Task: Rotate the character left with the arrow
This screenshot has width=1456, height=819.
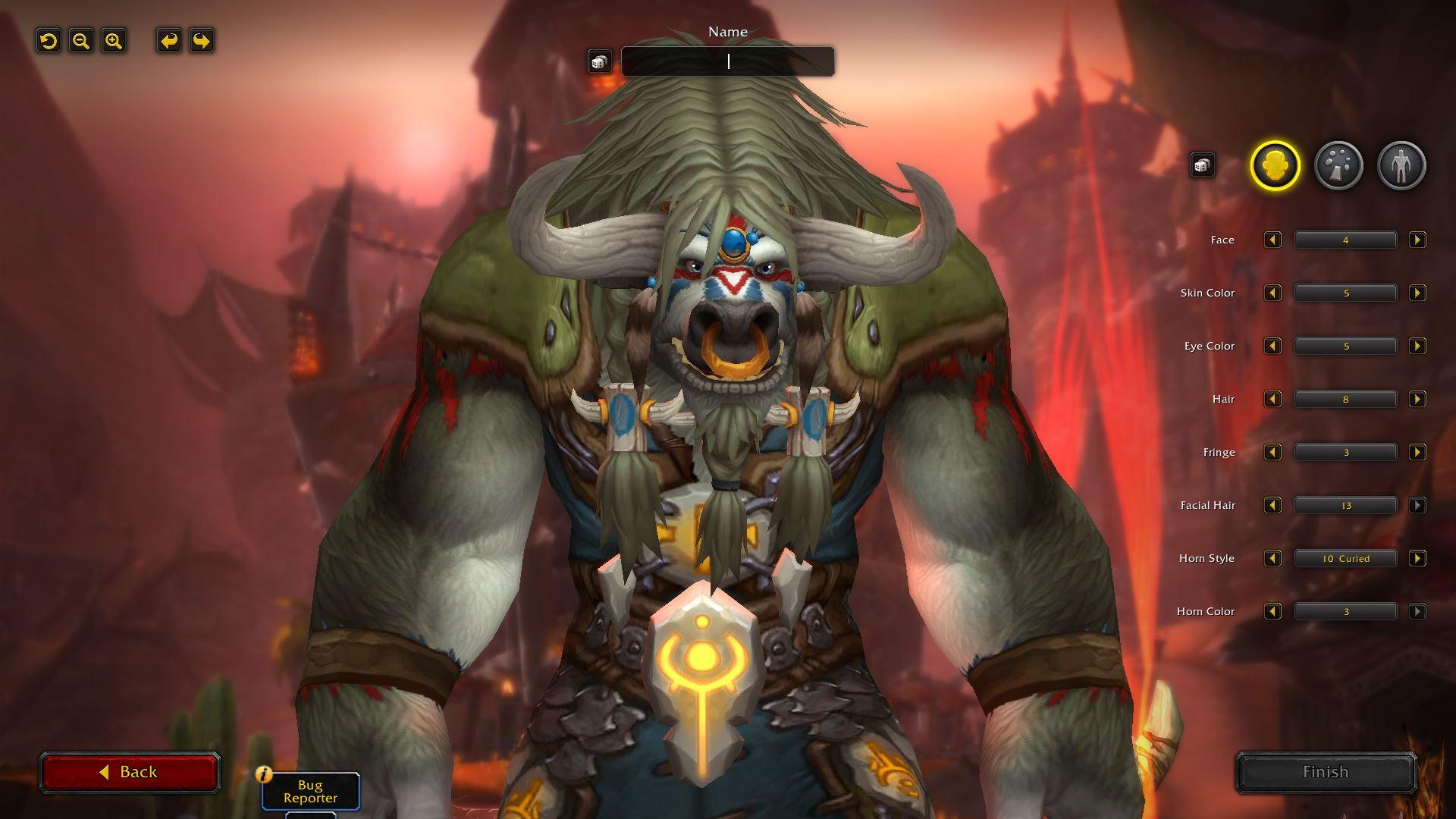Action: [168, 41]
